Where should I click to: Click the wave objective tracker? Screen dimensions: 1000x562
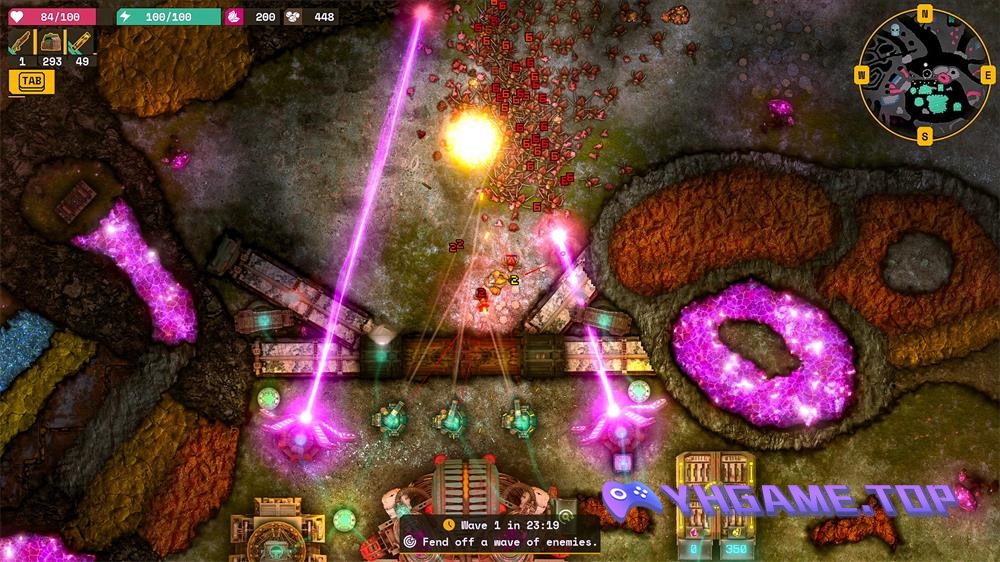500,533
